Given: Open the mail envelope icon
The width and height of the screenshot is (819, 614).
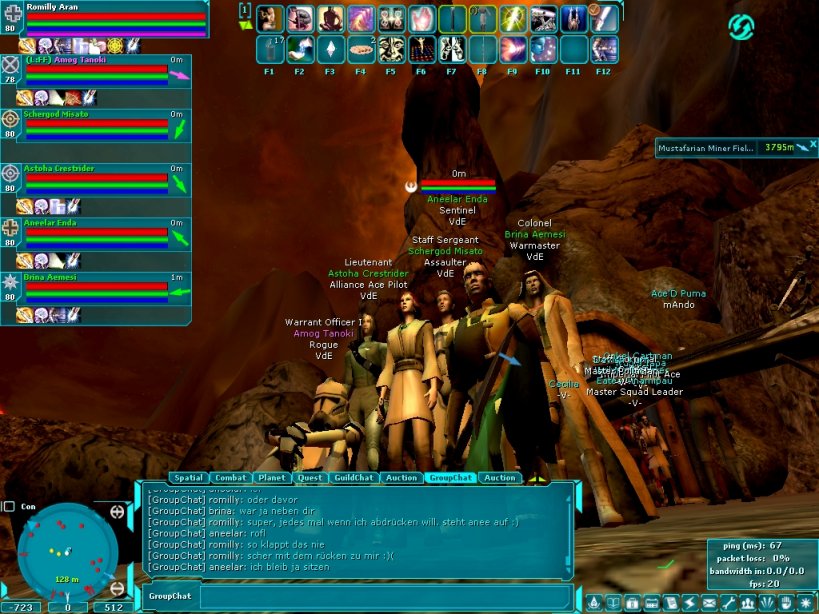Looking at the screenshot, I should 709,603.
